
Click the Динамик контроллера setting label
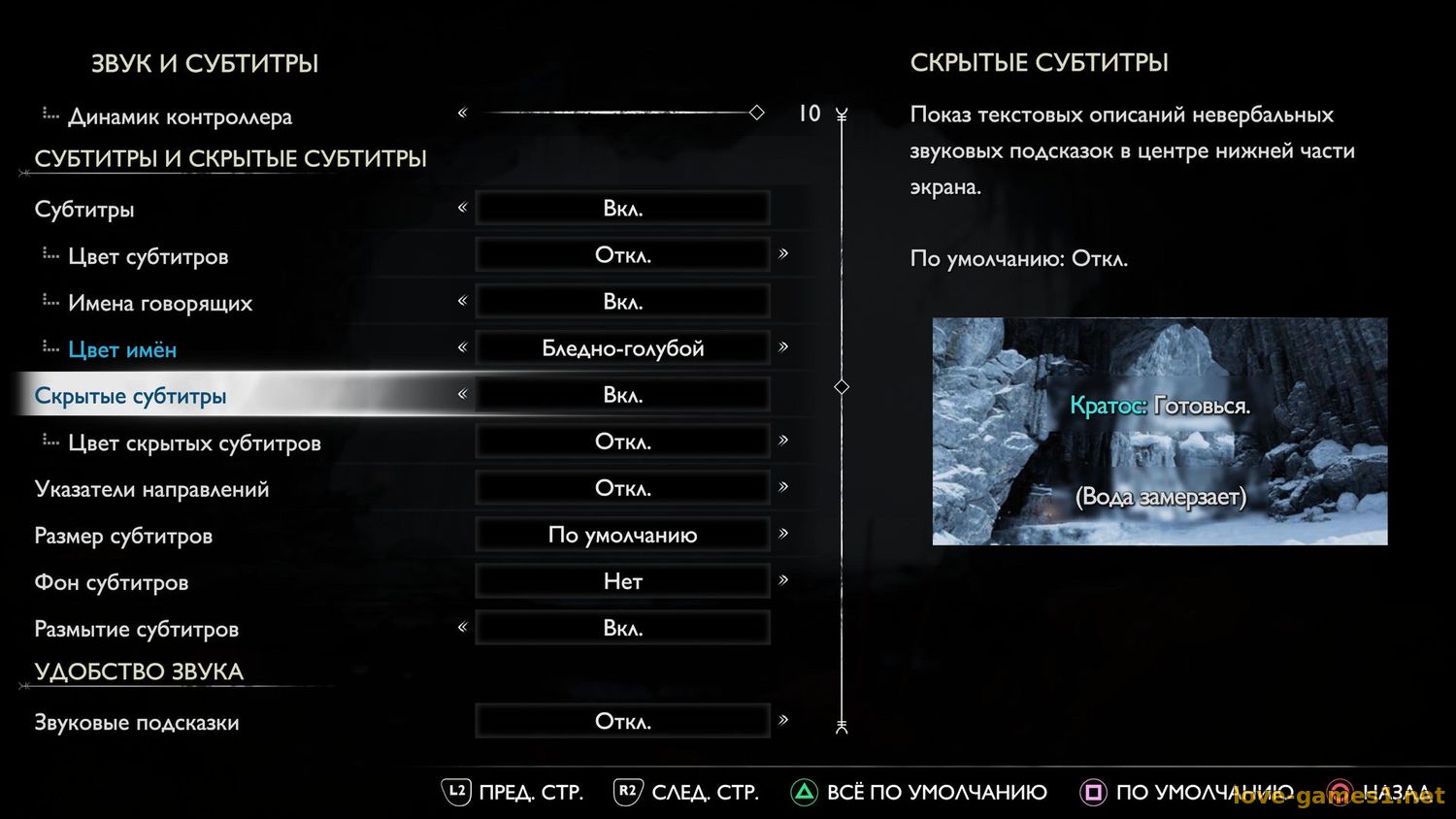tap(180, 116)
